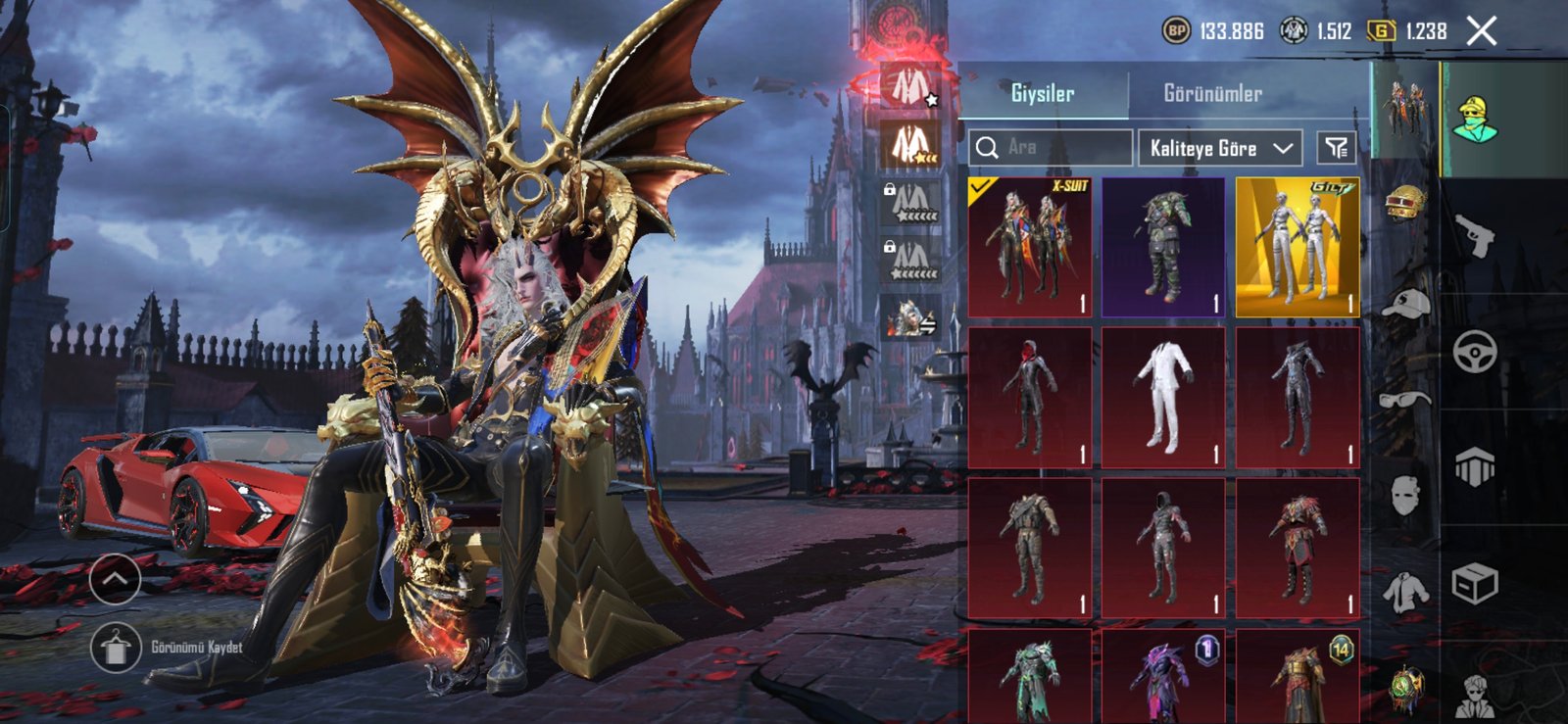Expand the up-arrow circle button

click(115, 579)
